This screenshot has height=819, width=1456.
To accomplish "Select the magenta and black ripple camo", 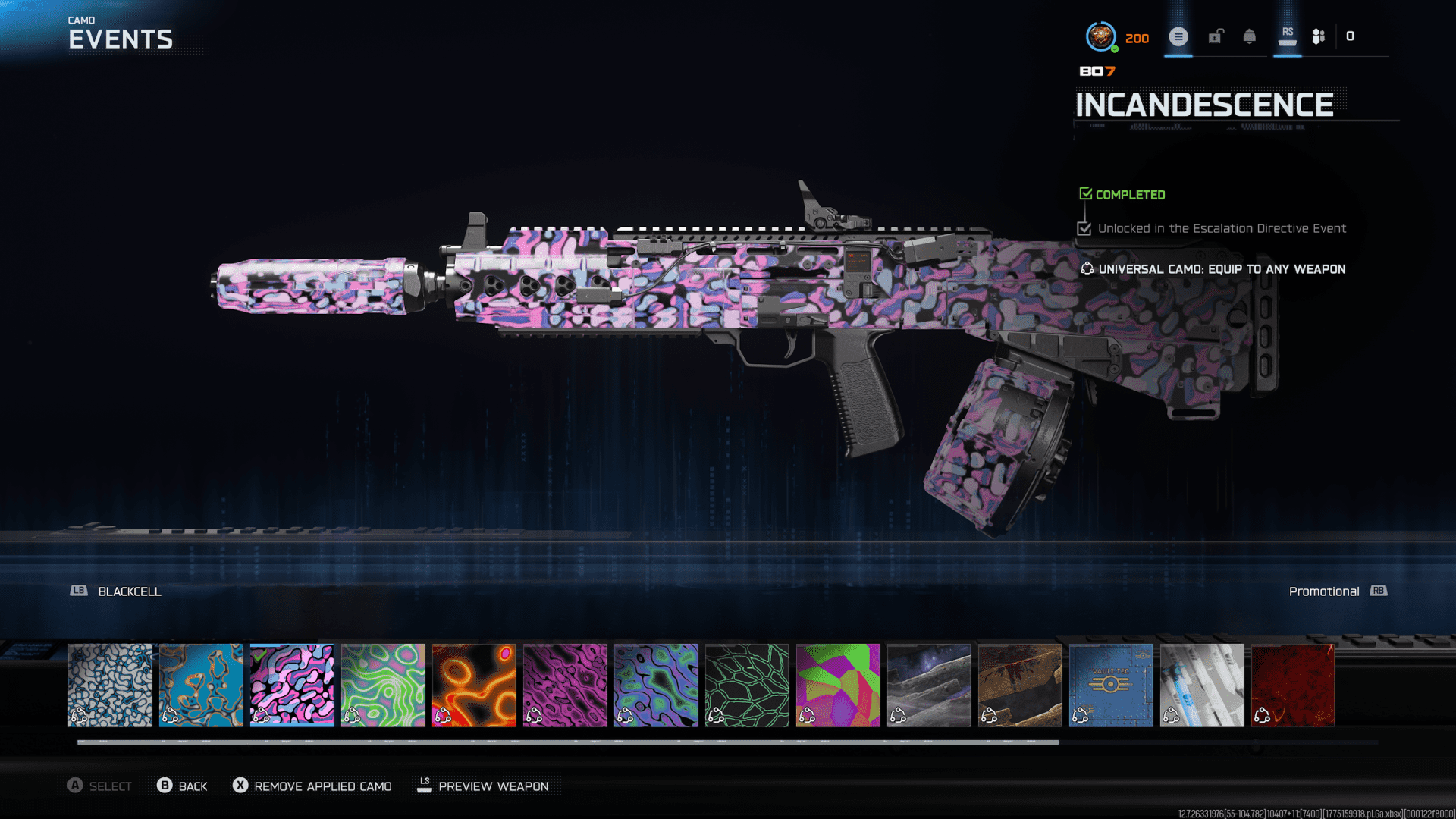I will (565, 686).
